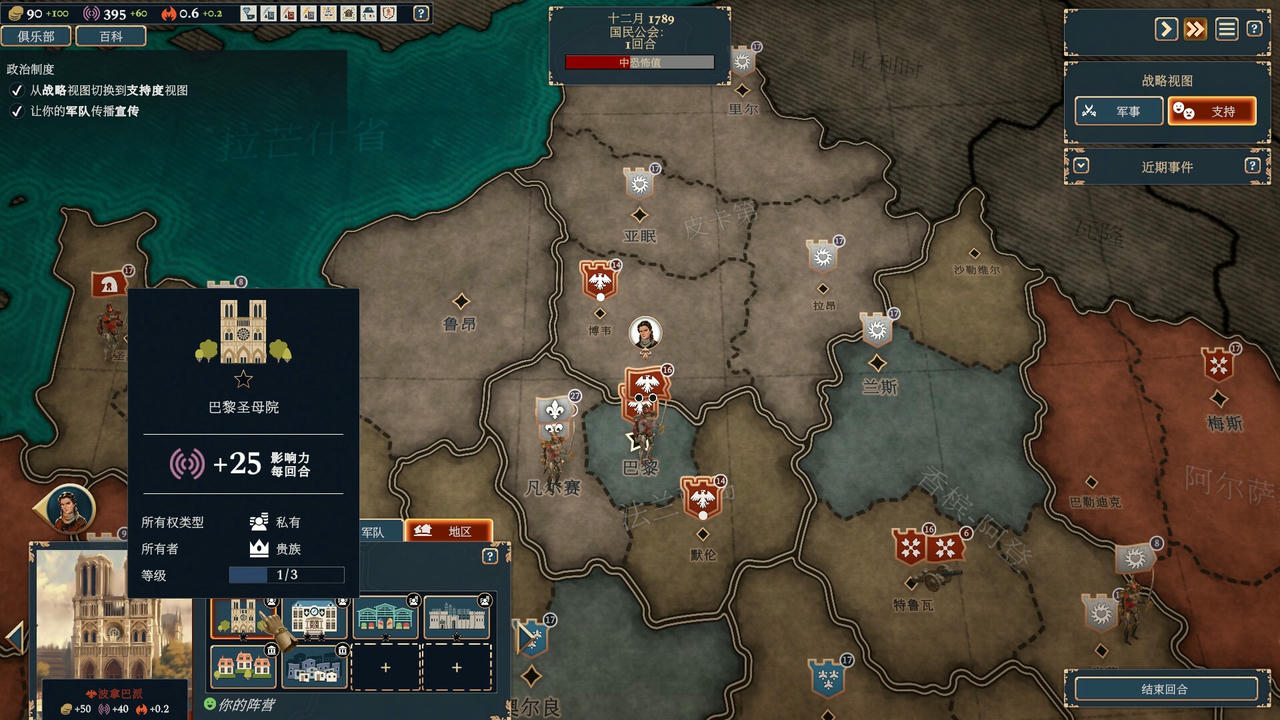Click the 1/3 level progress bar in tooltip

pos(285,575)
